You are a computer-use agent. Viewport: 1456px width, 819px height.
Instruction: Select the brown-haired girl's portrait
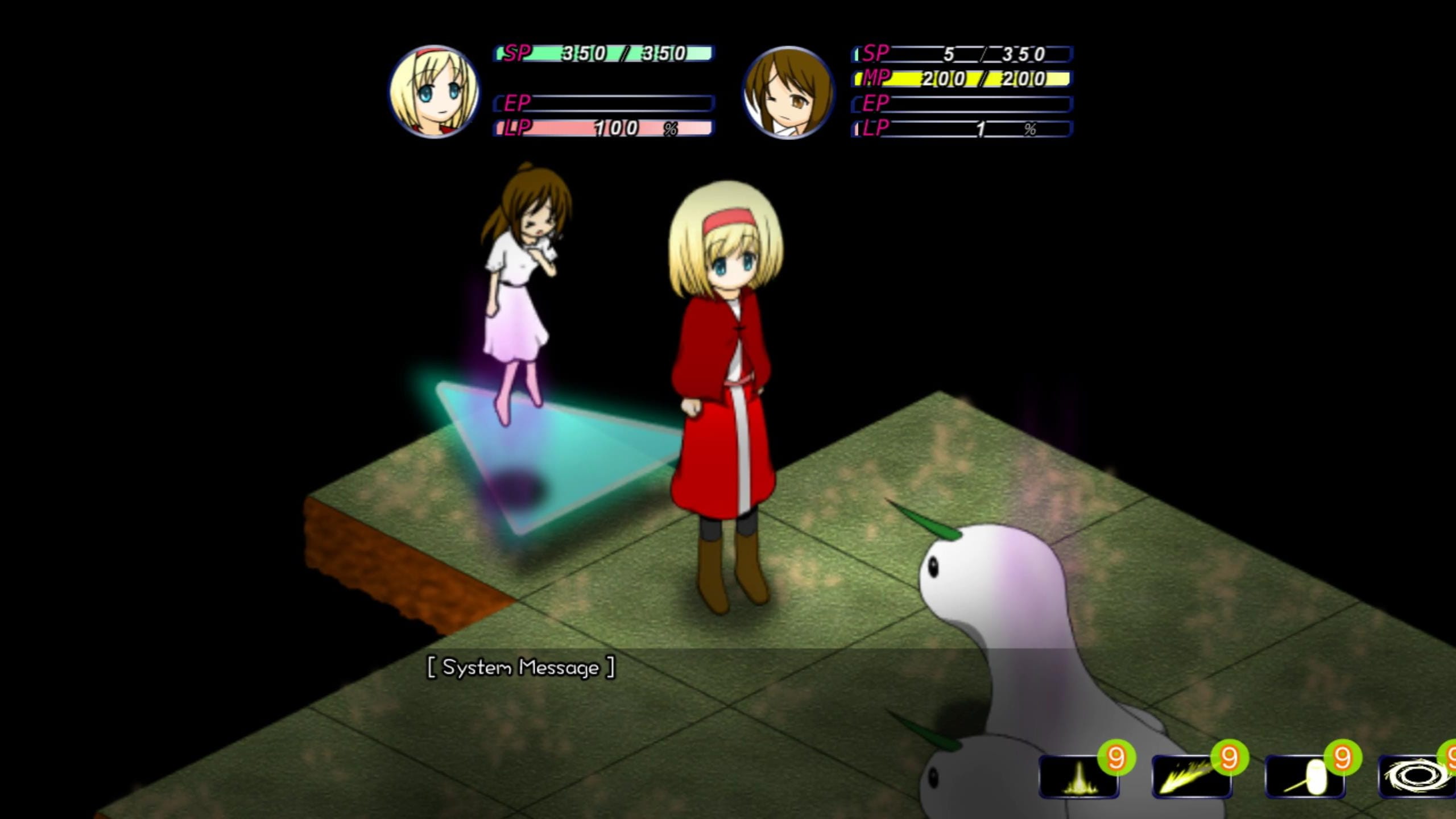[788, 93]
